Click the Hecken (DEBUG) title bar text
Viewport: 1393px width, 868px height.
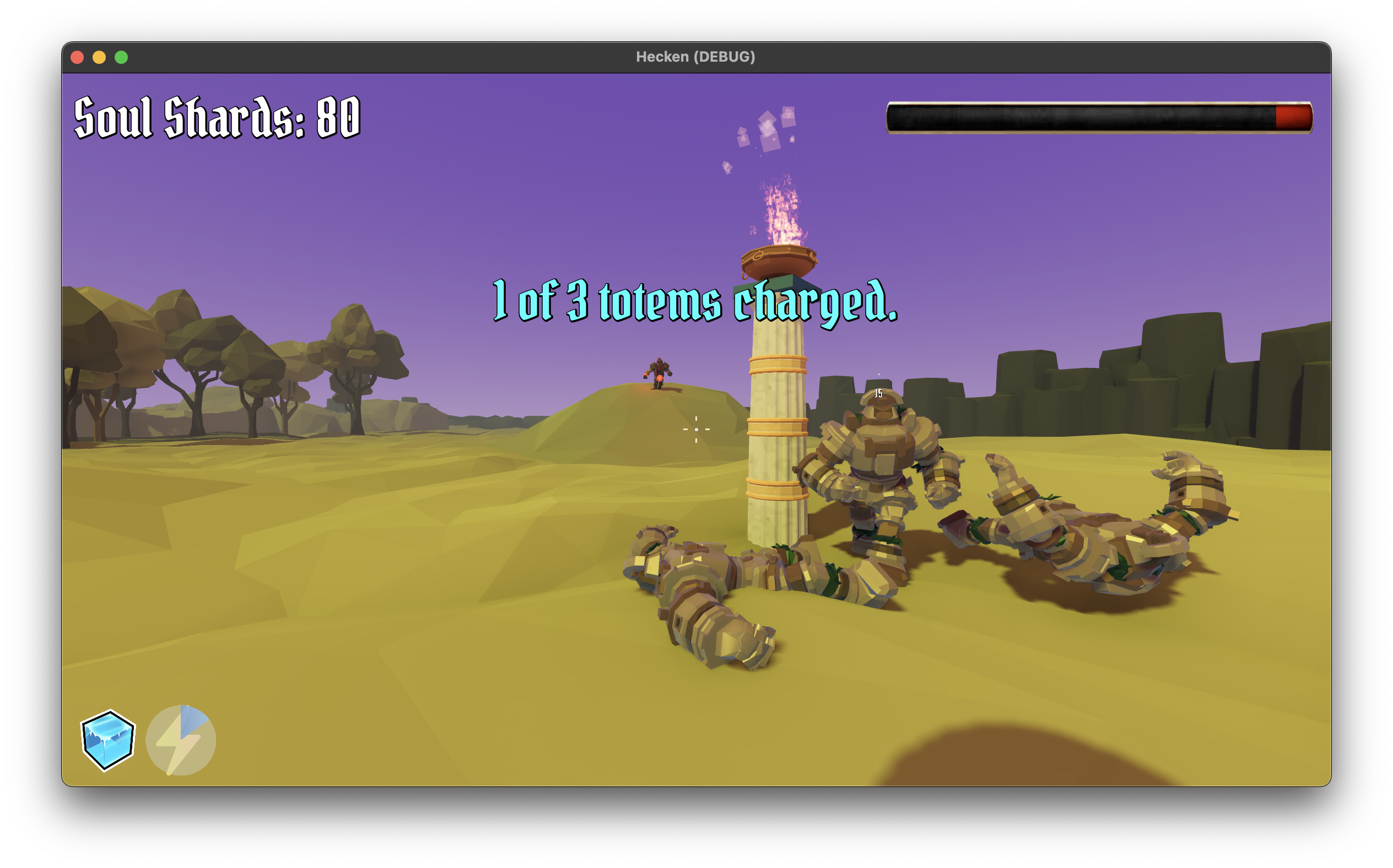click(696, 56)
